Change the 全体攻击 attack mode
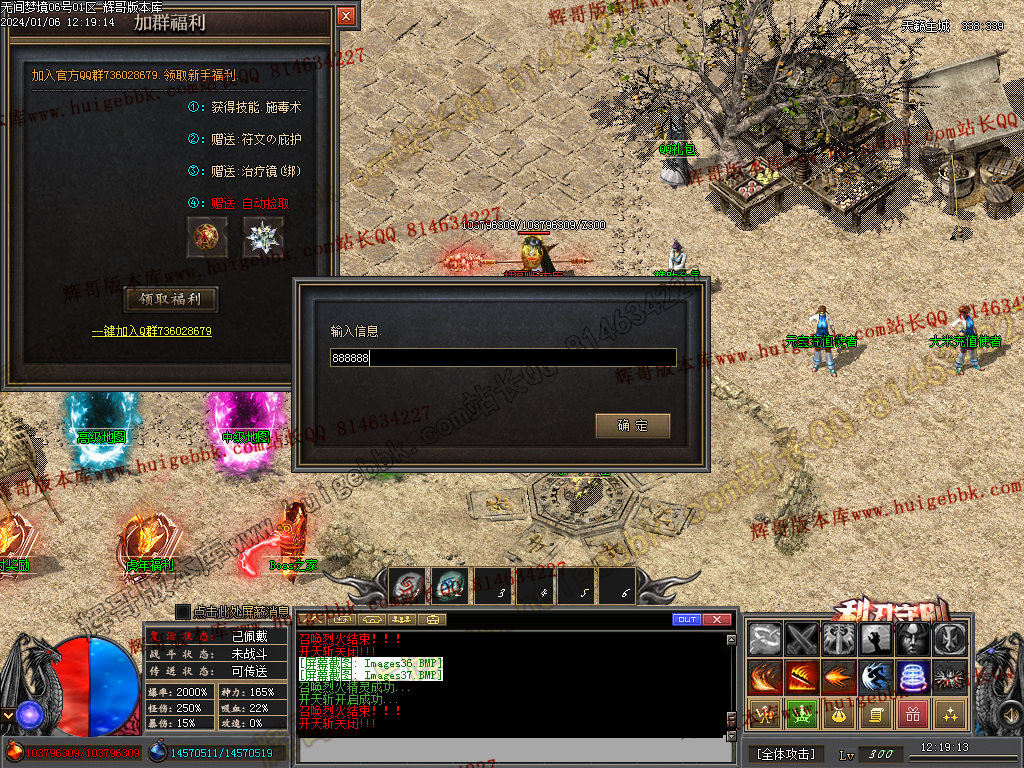 pyautogui.click(x=785, y=753)
